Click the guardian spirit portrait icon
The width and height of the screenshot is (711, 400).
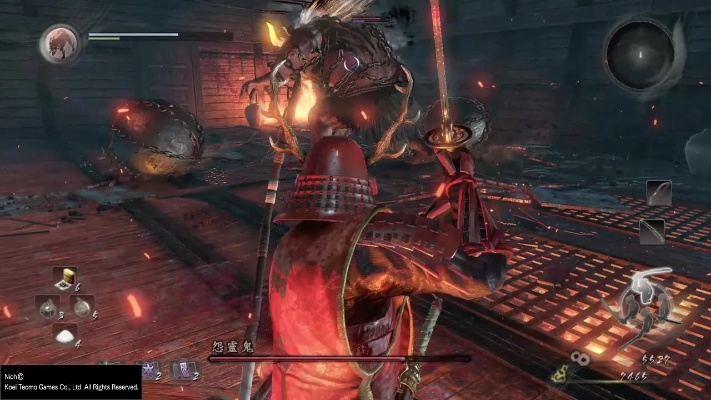pos(58,43)
